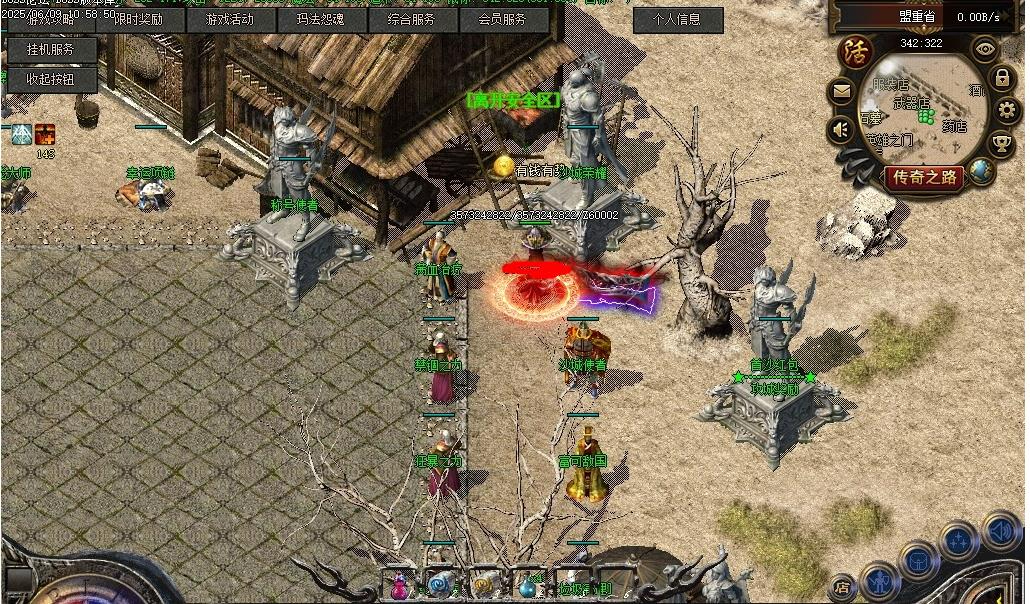
Task: Open the mail envelope icon
Action: click(841, 93)
